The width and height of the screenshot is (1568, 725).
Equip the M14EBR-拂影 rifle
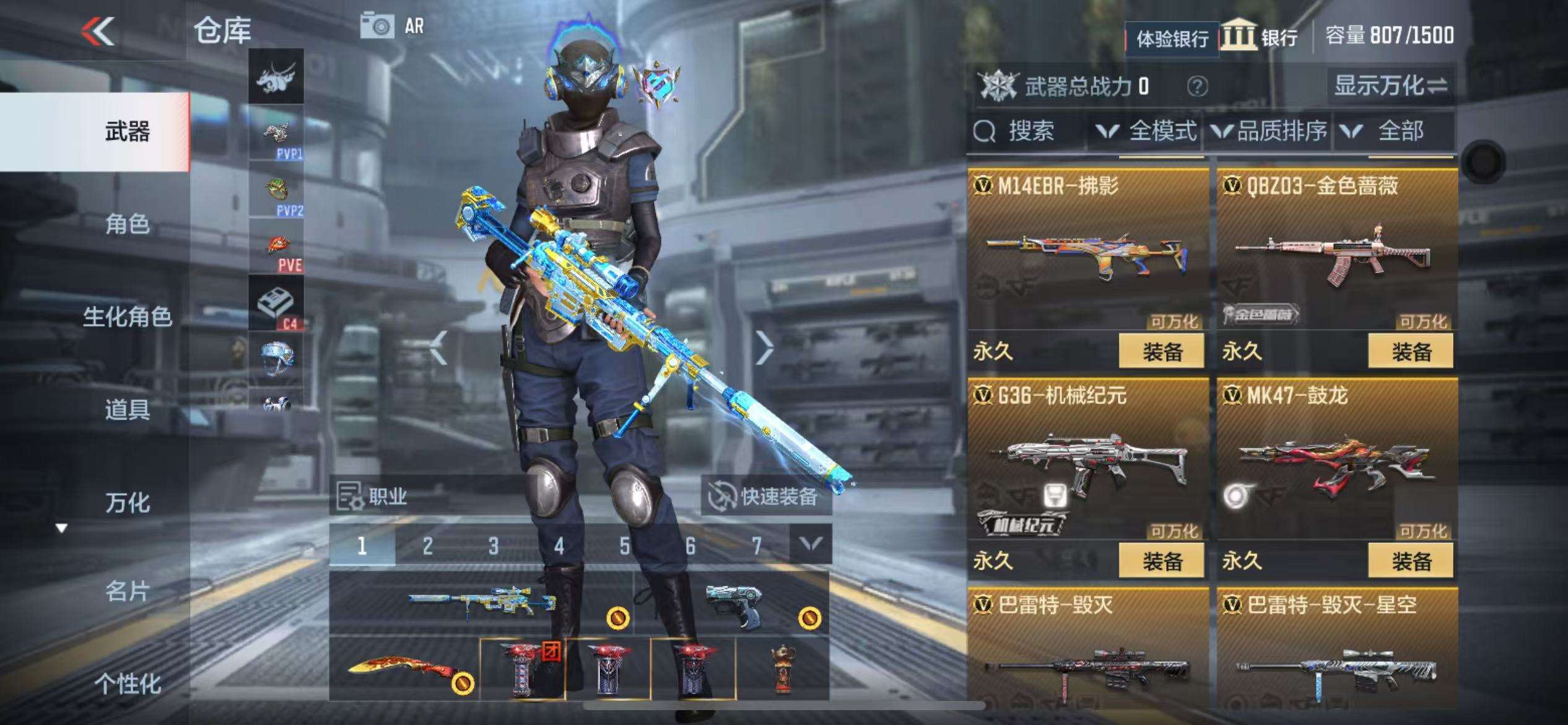coord(1162,352)
